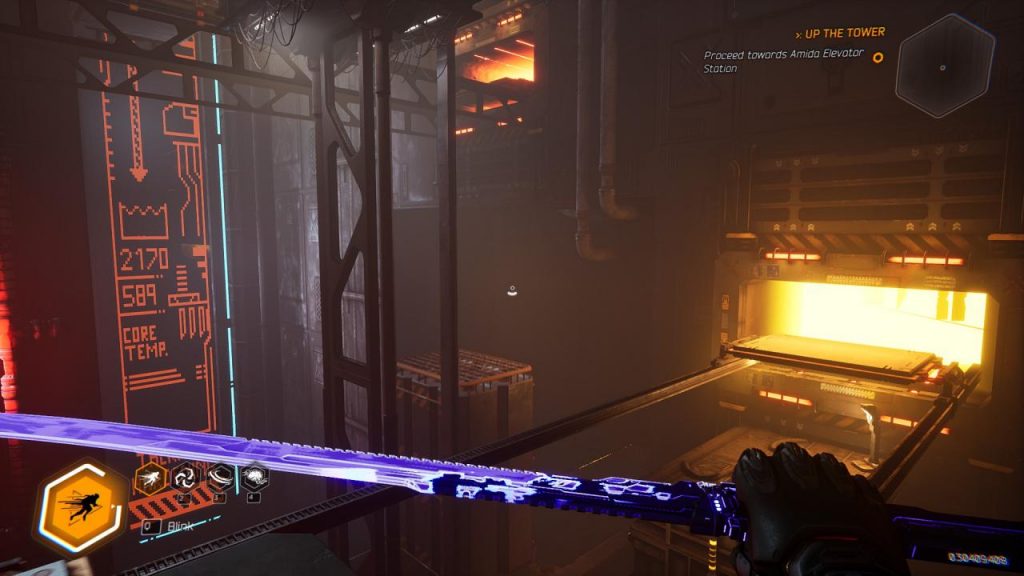Screen dimensions: 1024x576
Task: Select the small Blink dash ability slot
Action: (151, 479)
